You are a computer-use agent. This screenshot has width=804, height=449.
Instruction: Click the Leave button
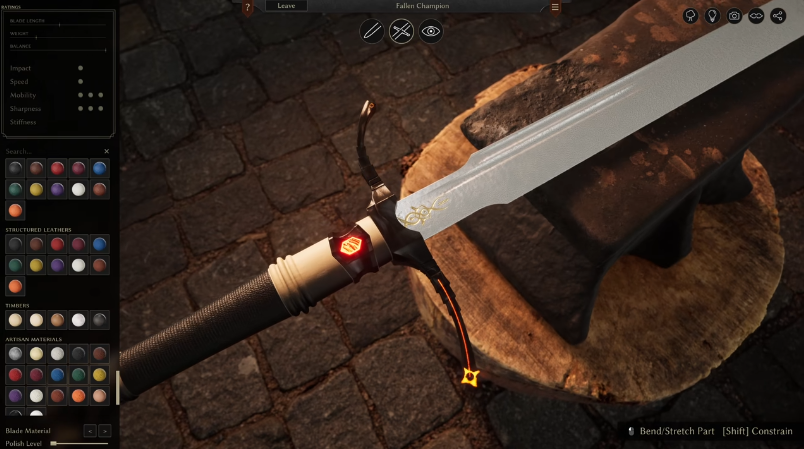286,6
